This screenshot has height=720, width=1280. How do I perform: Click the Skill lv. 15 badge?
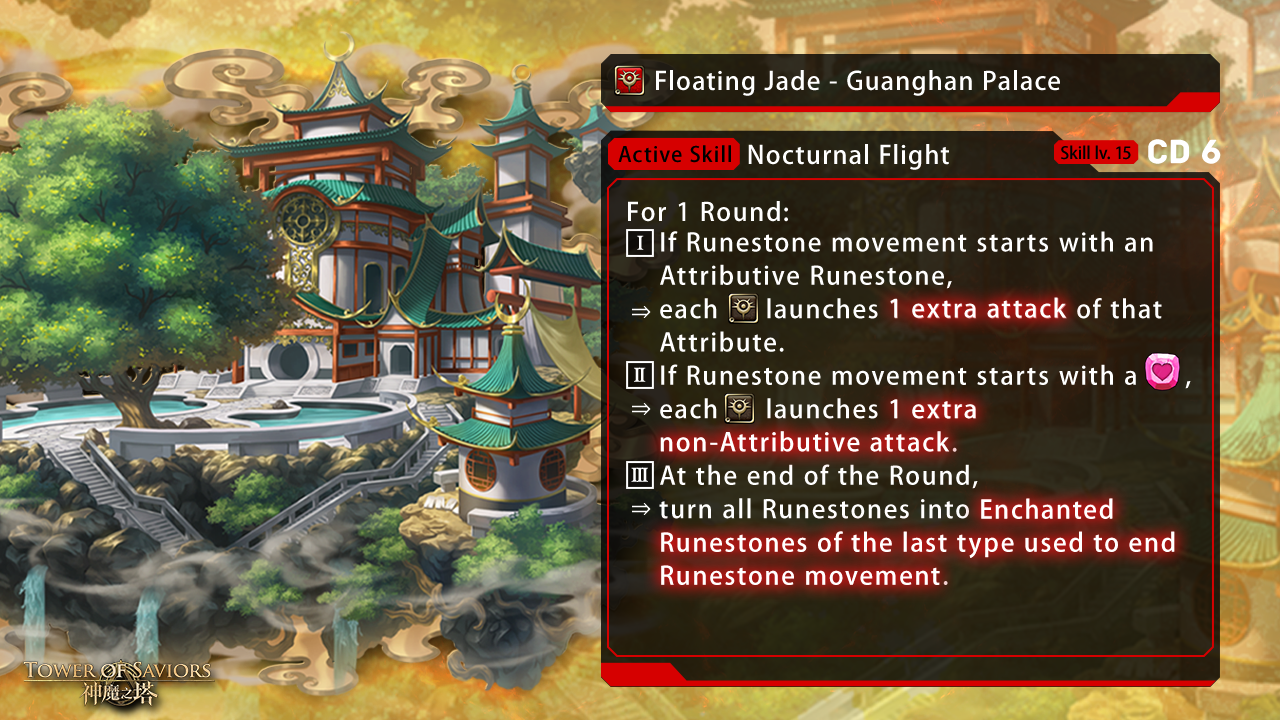tap(1095, 153)
